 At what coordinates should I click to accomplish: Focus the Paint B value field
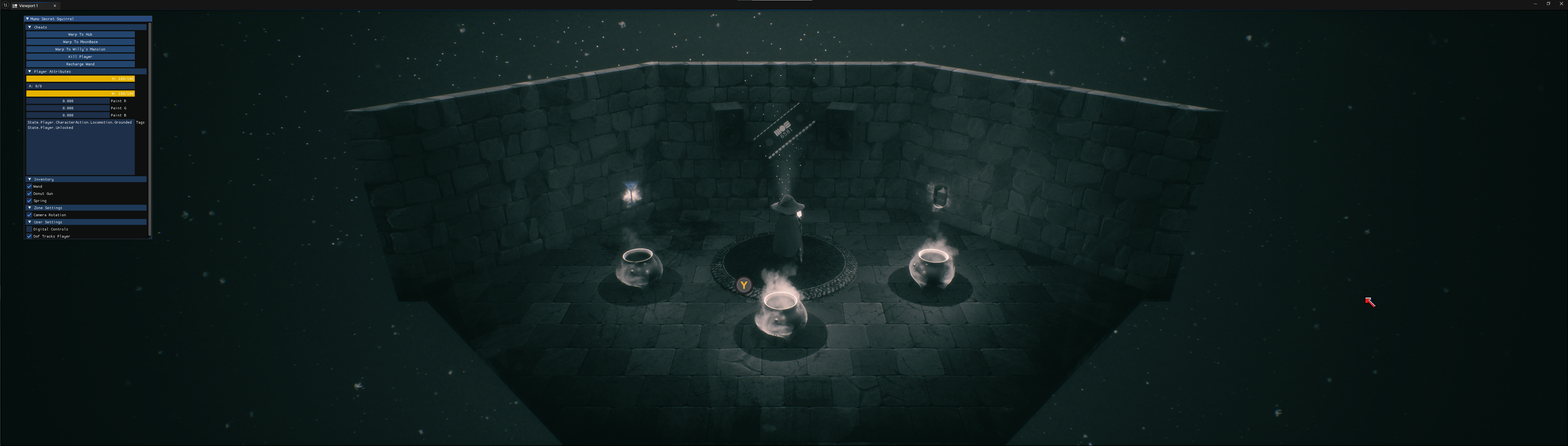[x=68, y=115]
